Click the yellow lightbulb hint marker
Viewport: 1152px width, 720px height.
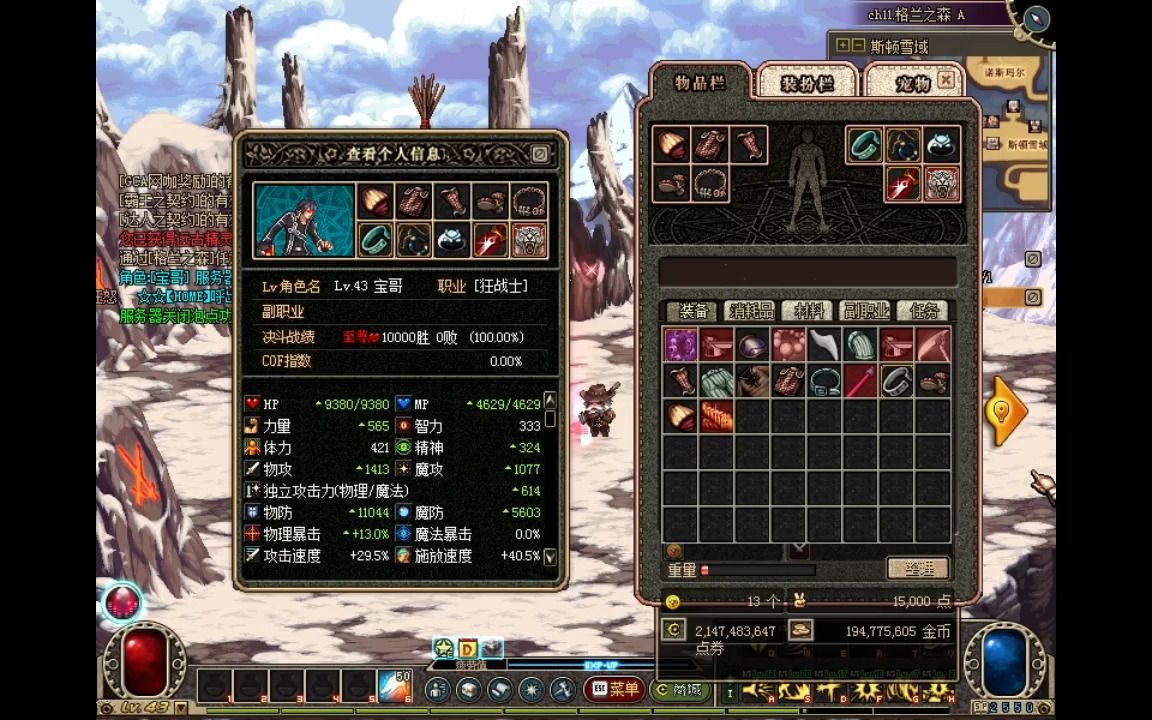pos(1005,410)
